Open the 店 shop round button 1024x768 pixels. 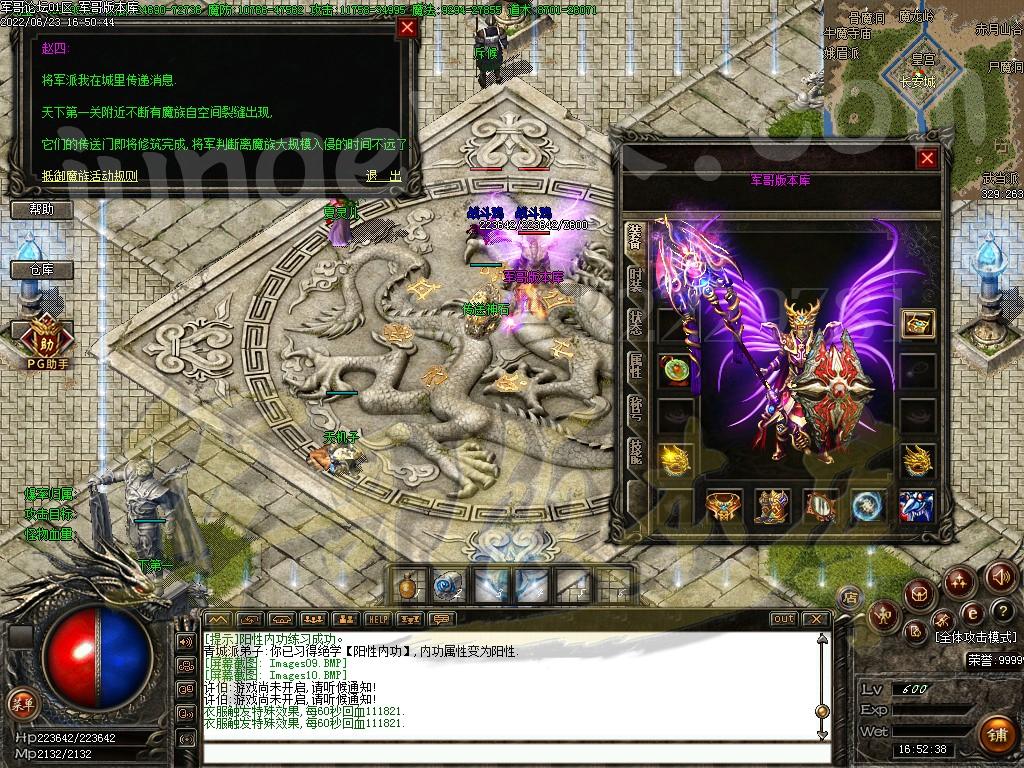click(x=850, y=597)
